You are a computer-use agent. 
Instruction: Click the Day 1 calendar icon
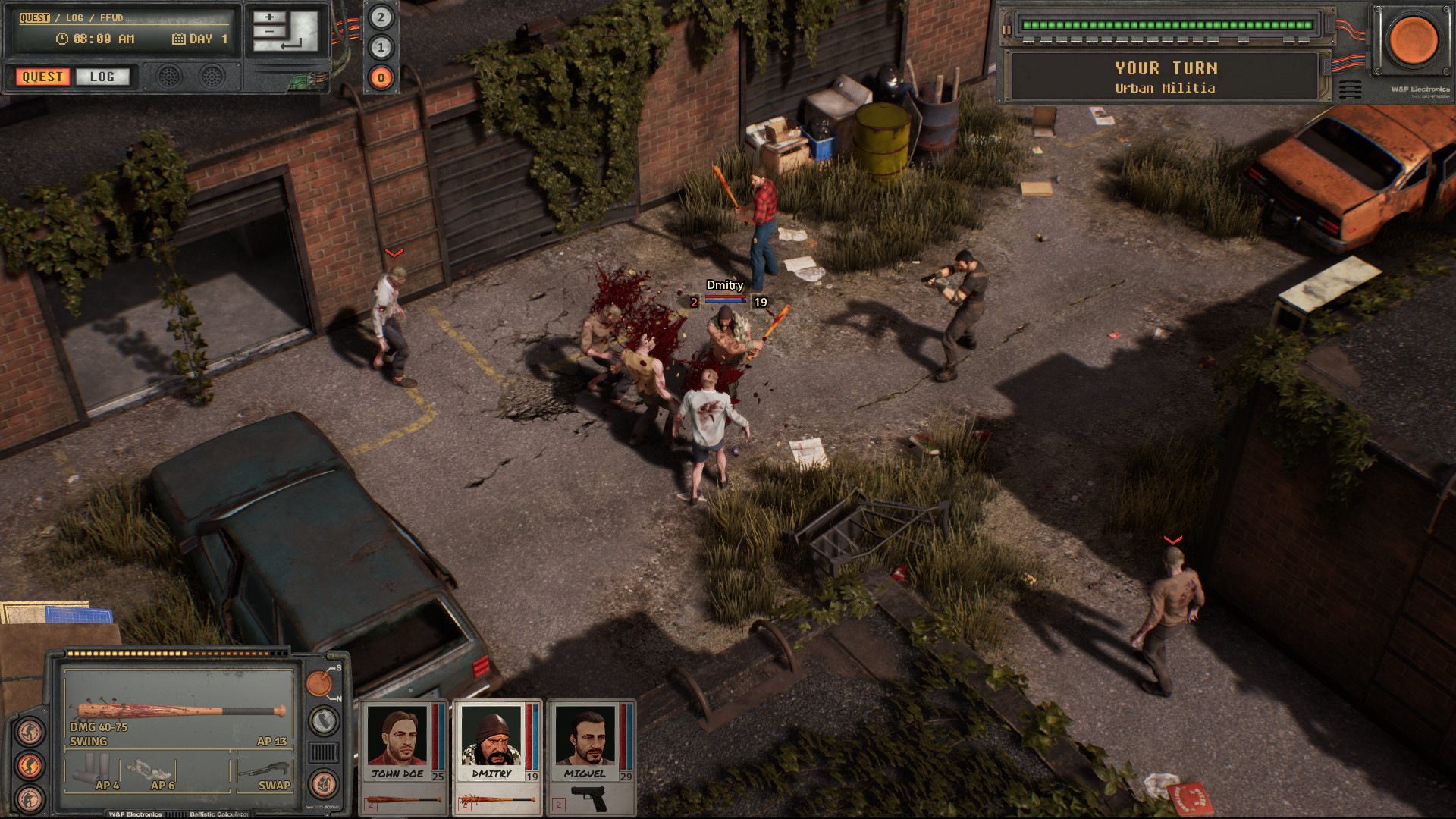coord(178,39)
